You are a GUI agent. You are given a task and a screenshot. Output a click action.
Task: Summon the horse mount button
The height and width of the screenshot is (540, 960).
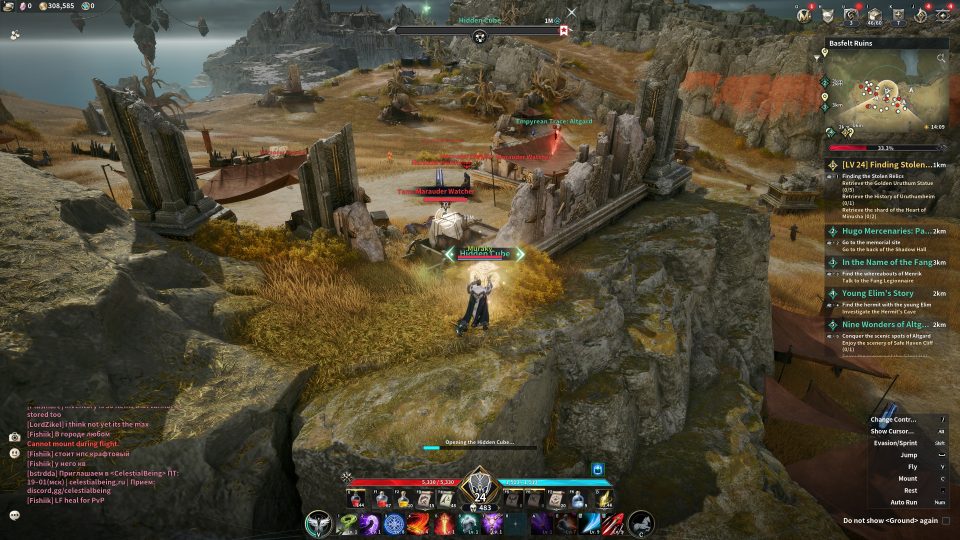(x=641, y=523)
